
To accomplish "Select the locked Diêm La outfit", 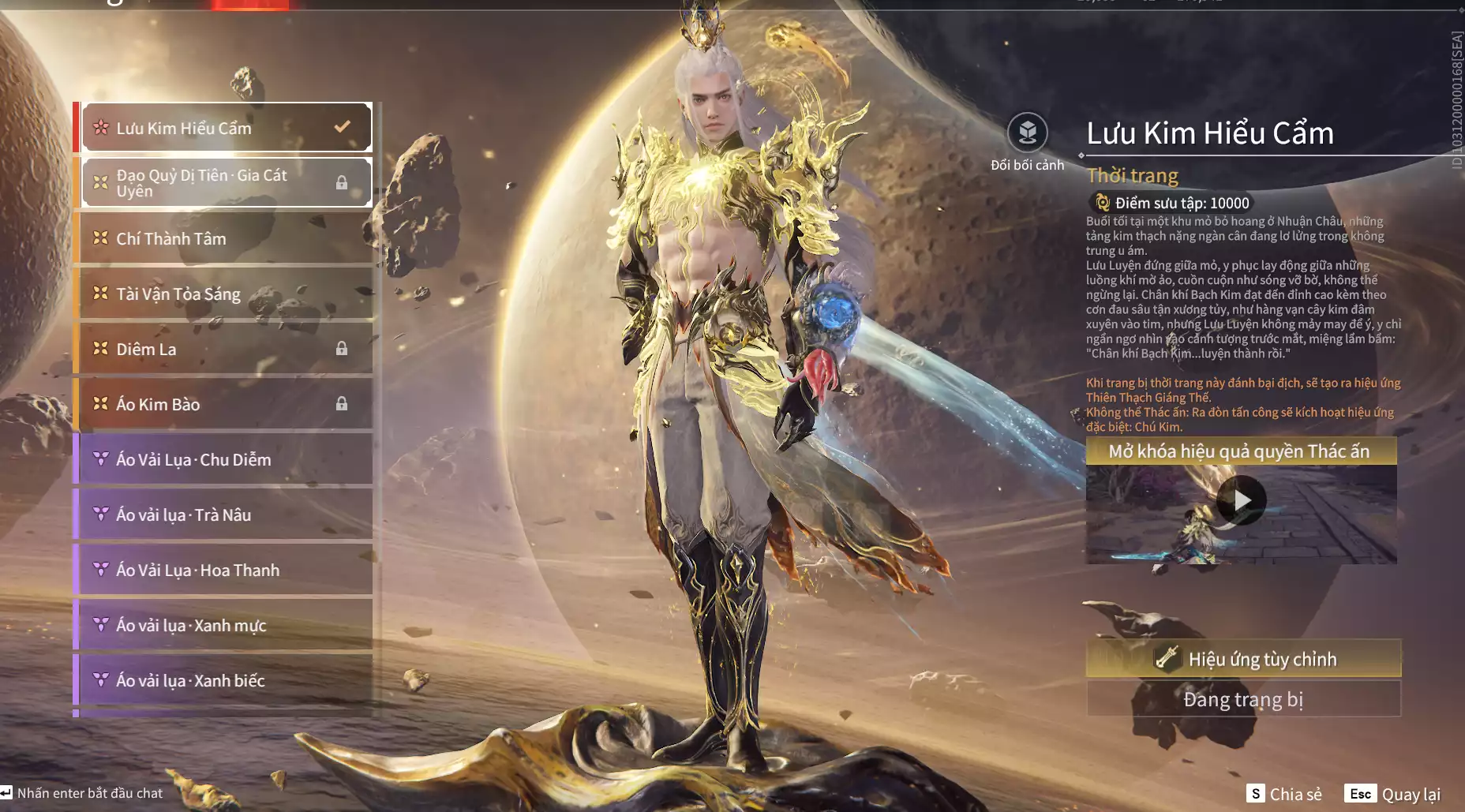I will click(227, 349).
